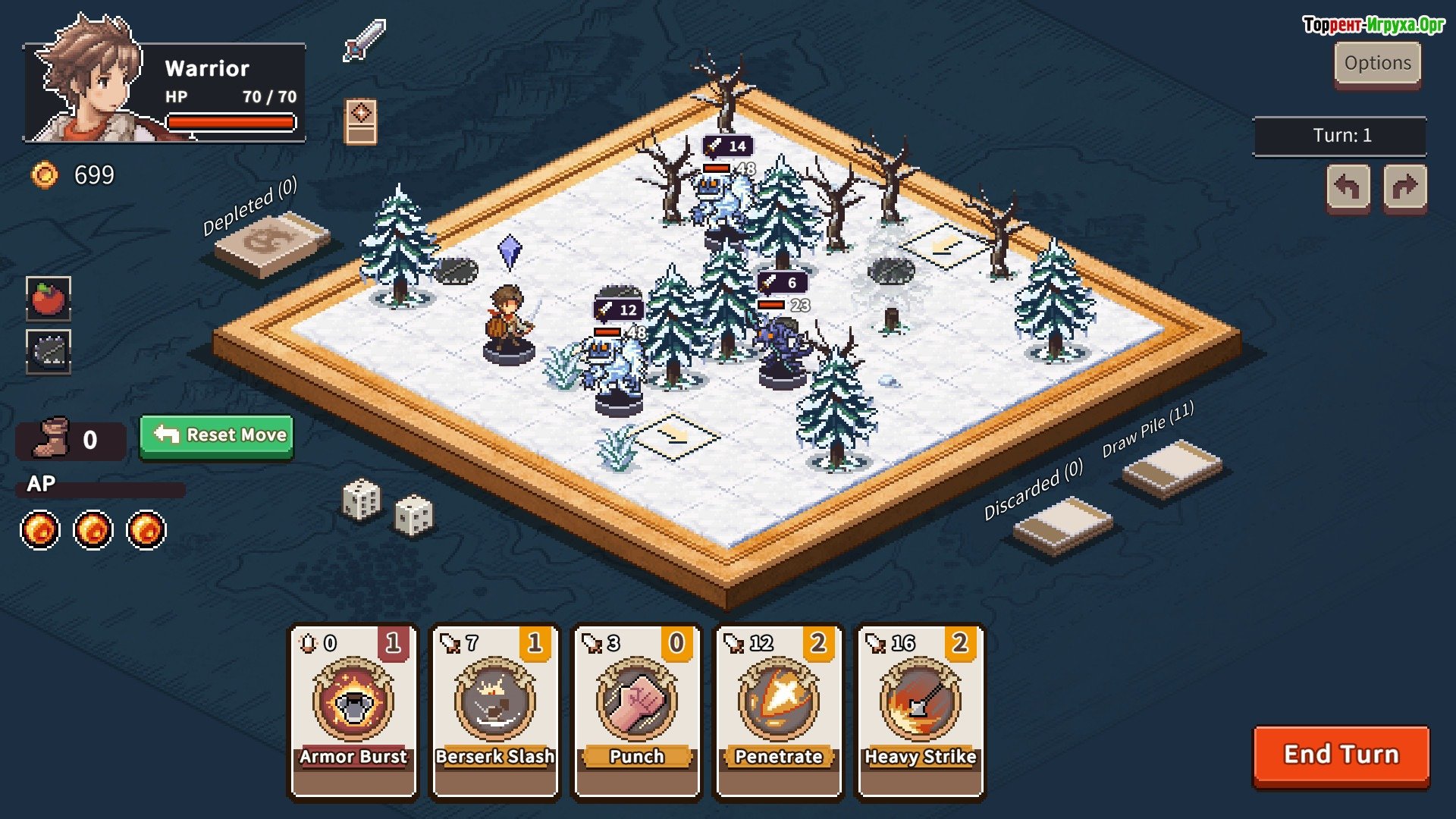Play the Berserk Slash card
Image resolution: width=1456 pixels, height=819 pixels.
click(494, 711)
